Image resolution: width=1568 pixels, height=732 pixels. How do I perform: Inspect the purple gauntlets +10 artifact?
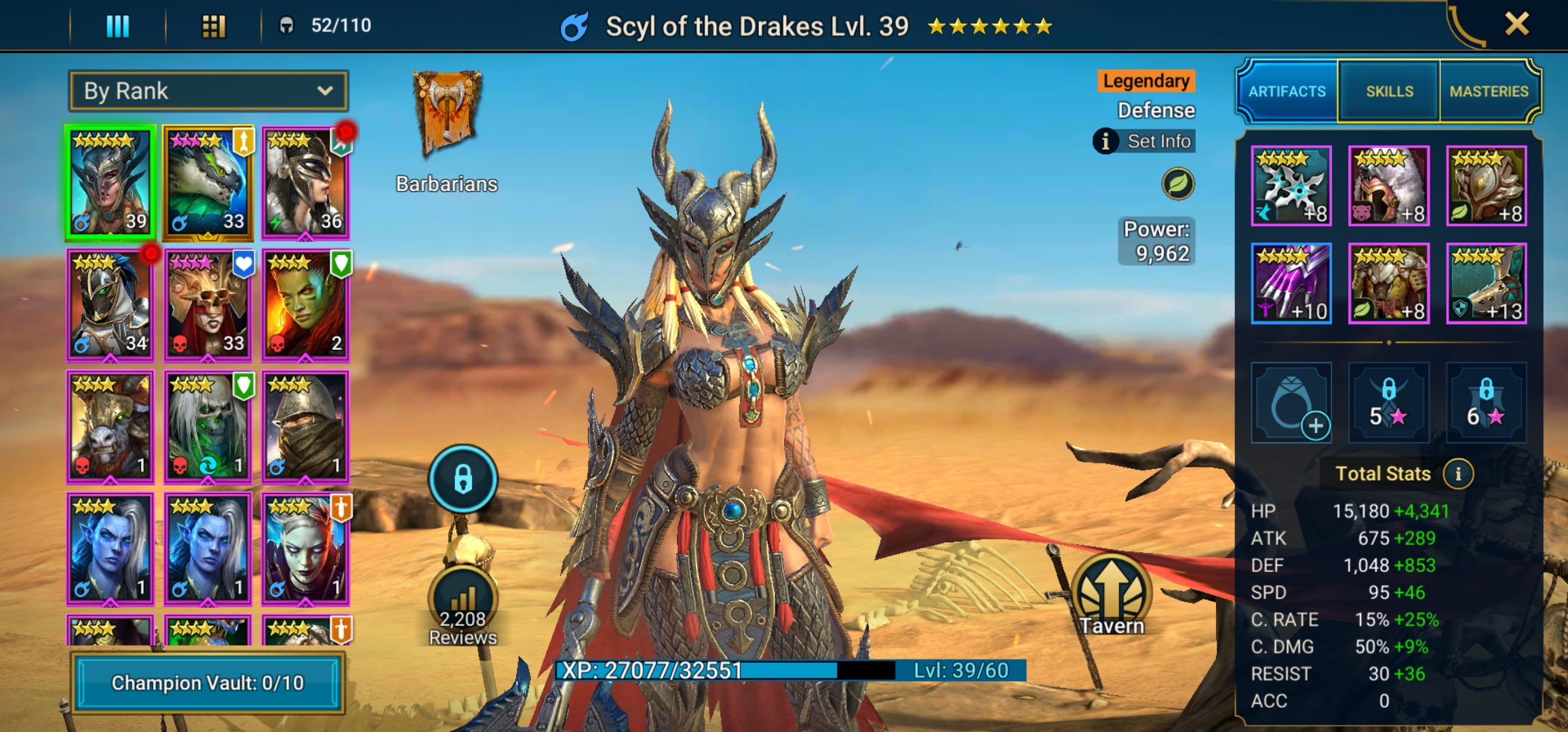(1291, 283)
